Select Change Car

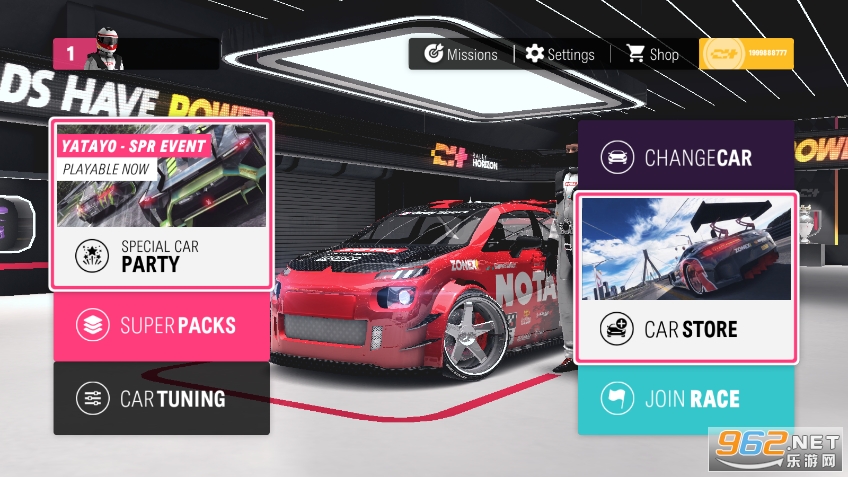[x=686, y=157]
